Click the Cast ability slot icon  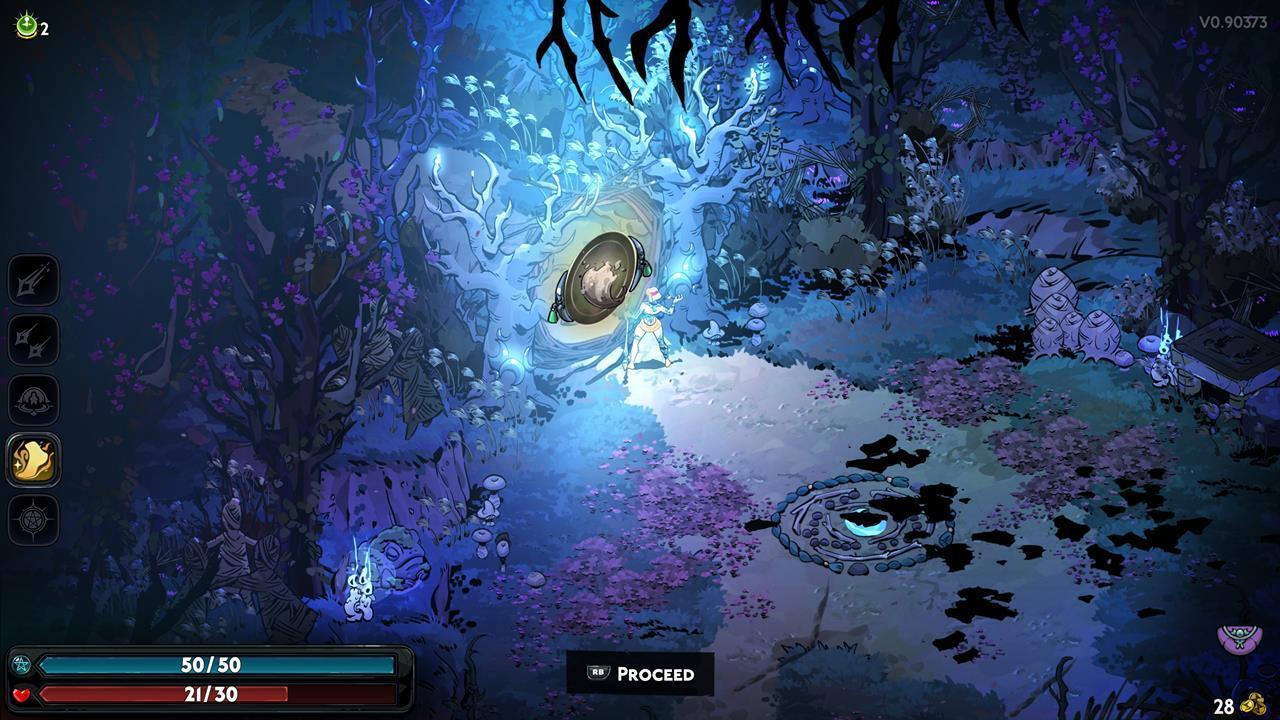tap(32, 400)
